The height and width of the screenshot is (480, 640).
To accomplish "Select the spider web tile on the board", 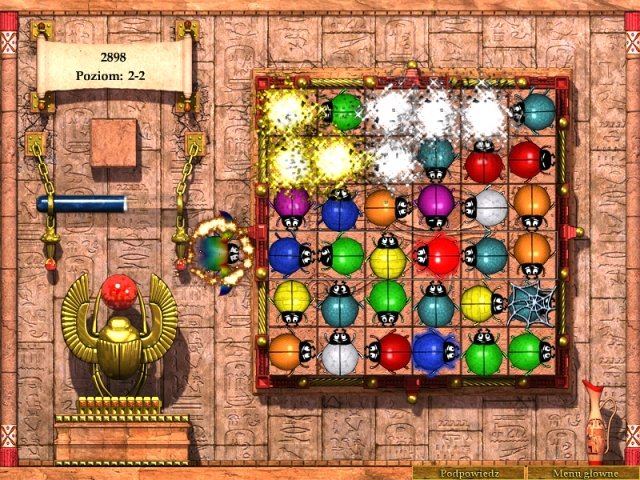I will click(x=531, y=300).
